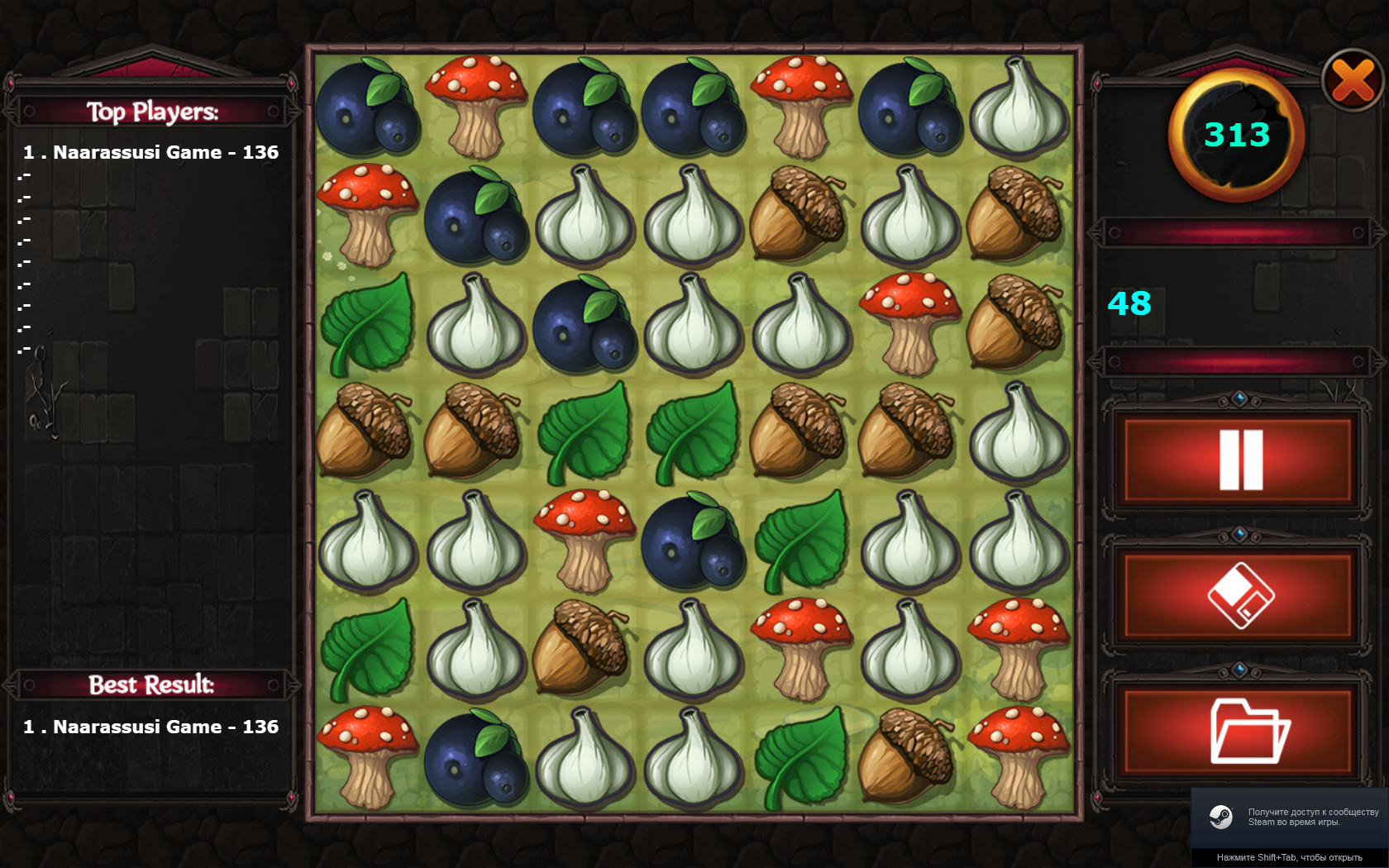Select the green leaf tile on the board's left edge

[367, 322]
